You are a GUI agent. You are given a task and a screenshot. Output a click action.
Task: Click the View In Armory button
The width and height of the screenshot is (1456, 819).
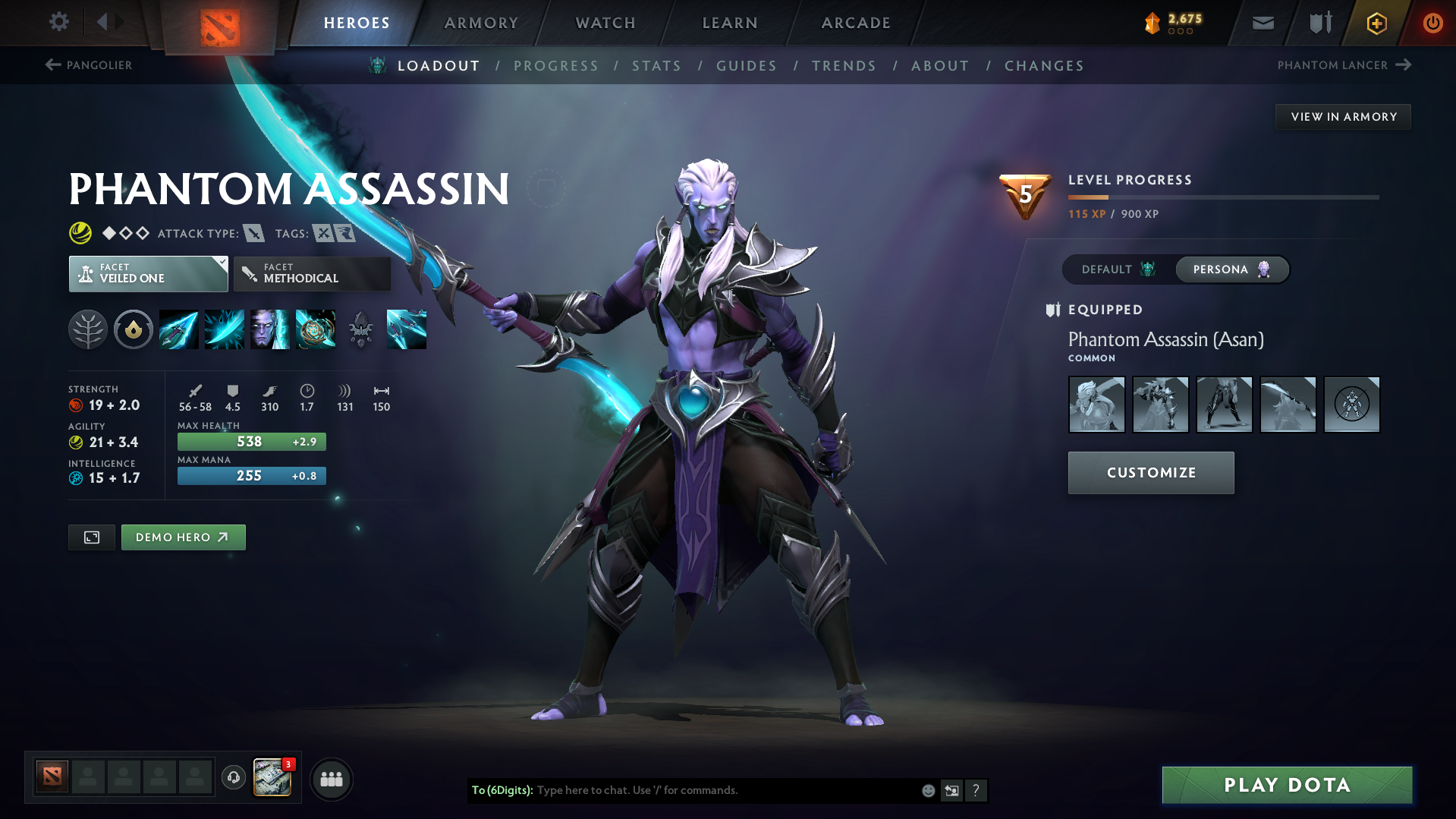point(1343,116)
